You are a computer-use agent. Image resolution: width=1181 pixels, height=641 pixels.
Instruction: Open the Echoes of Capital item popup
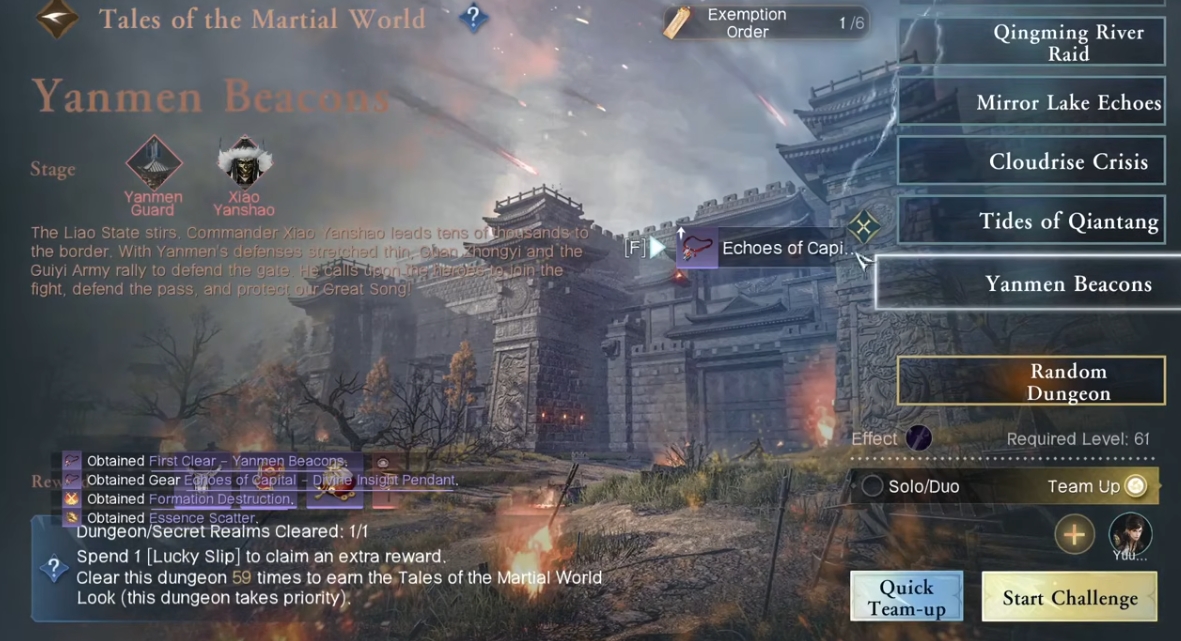coord(762,248)
